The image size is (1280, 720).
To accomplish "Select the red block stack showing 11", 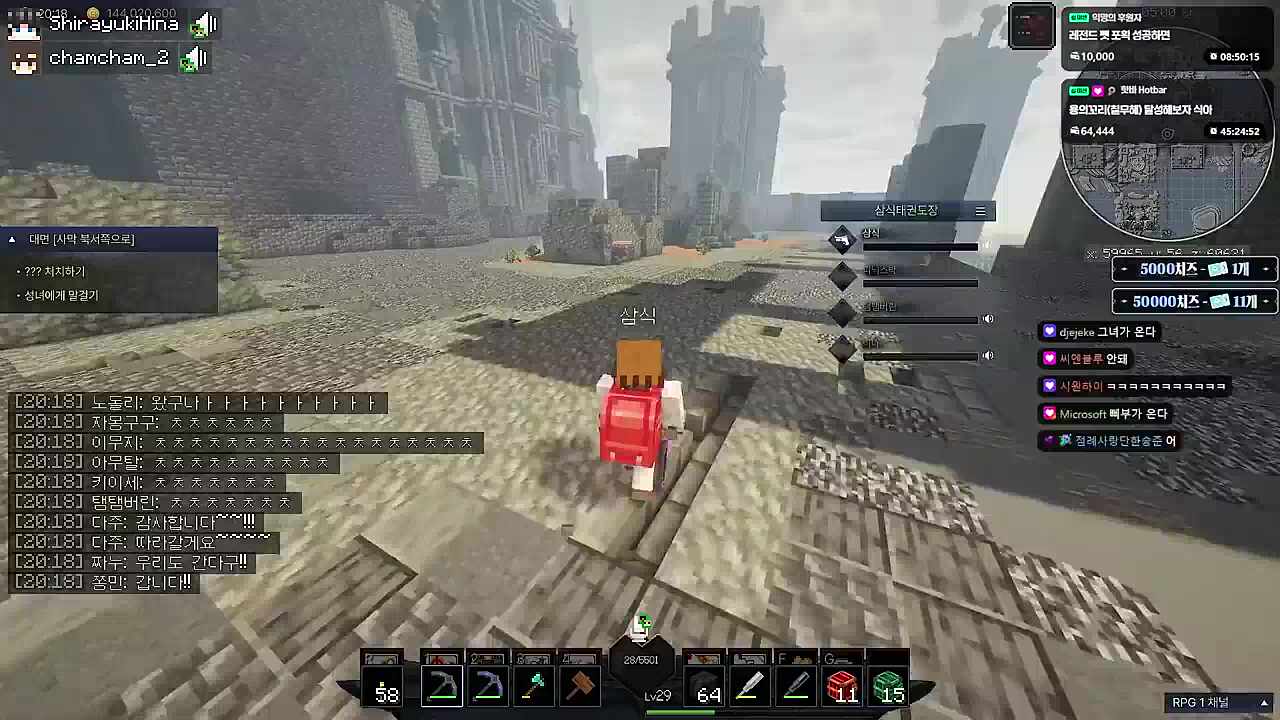I will coord(845,685).
